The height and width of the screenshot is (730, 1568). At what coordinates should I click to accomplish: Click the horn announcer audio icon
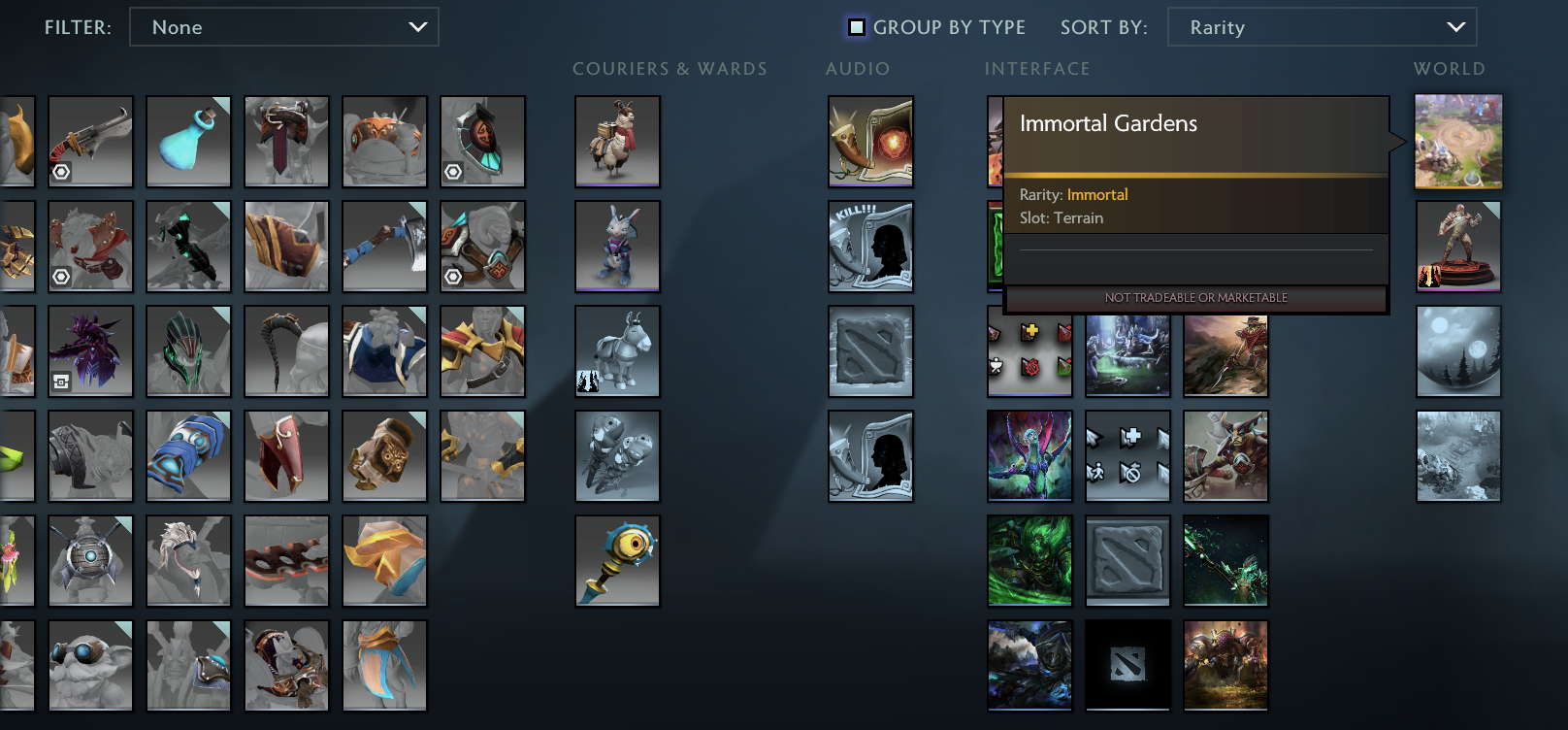coord(869,141)
